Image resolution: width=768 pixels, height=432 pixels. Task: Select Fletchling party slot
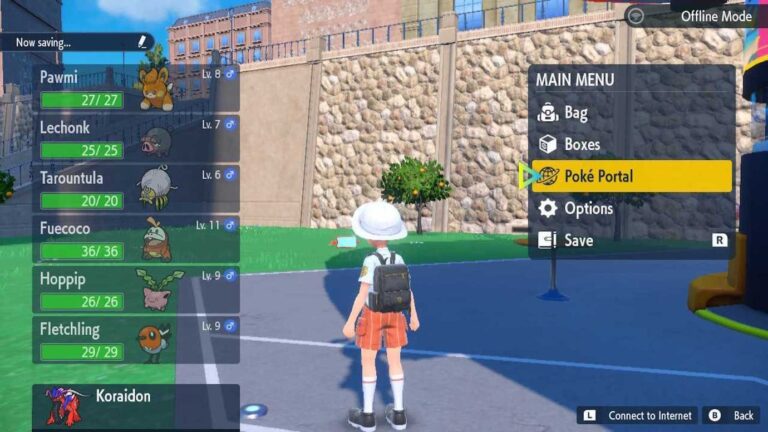click(x=136, y=339)
